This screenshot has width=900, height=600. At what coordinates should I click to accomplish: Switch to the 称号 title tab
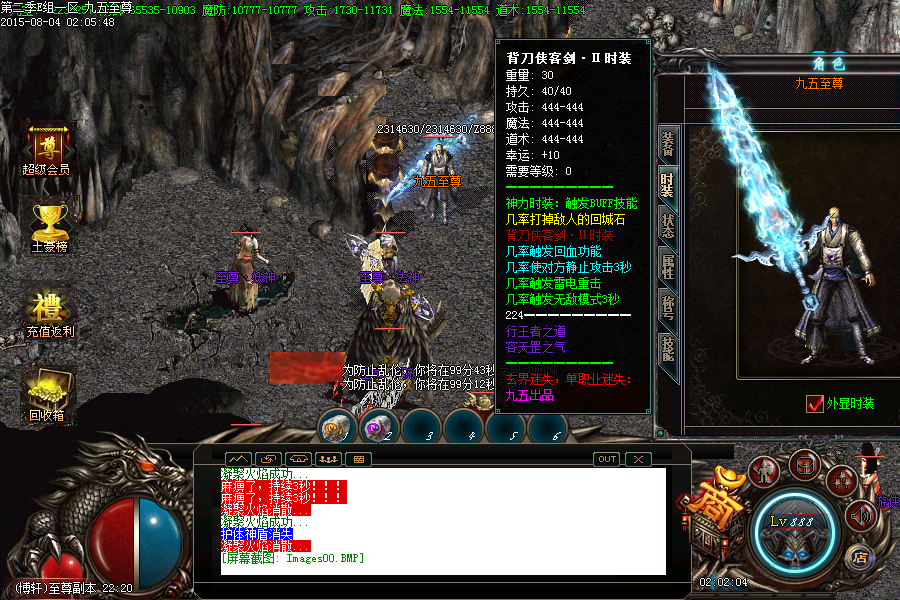tap(667, 306)
